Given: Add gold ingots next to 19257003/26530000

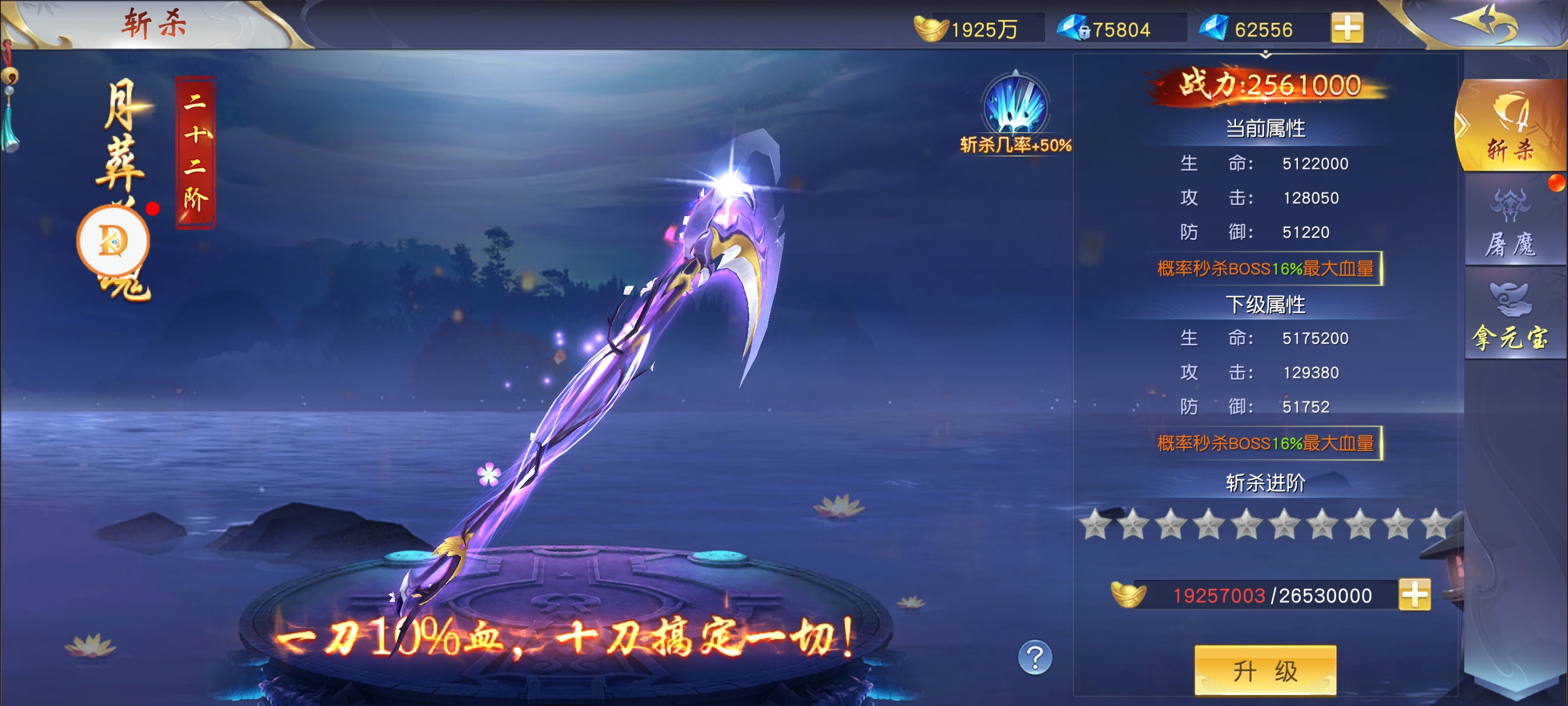Looking at the screenshot, I should 1414,594.
